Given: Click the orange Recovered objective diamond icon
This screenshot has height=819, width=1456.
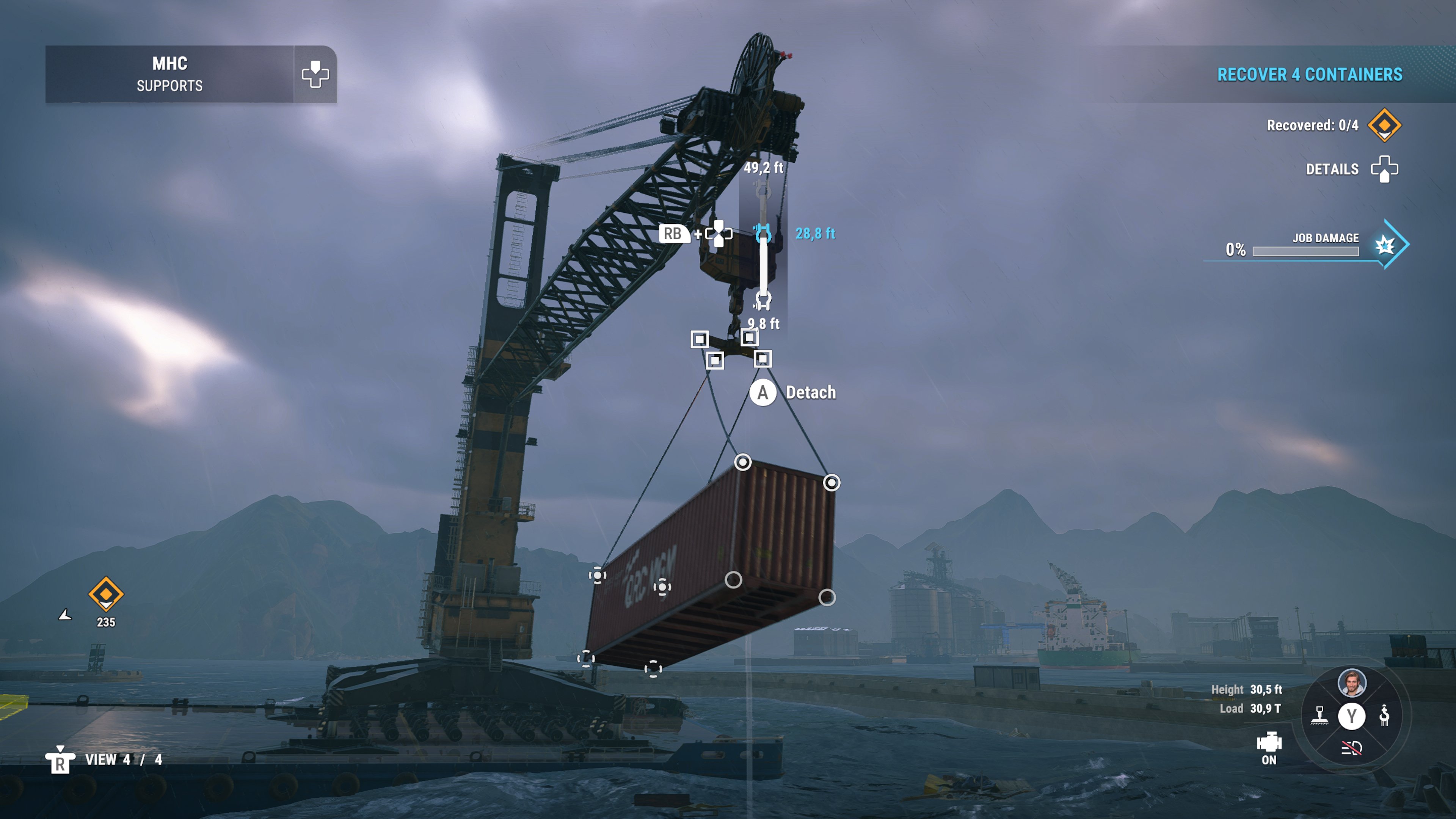Looking at the screenshot, I should (1384, 124).
